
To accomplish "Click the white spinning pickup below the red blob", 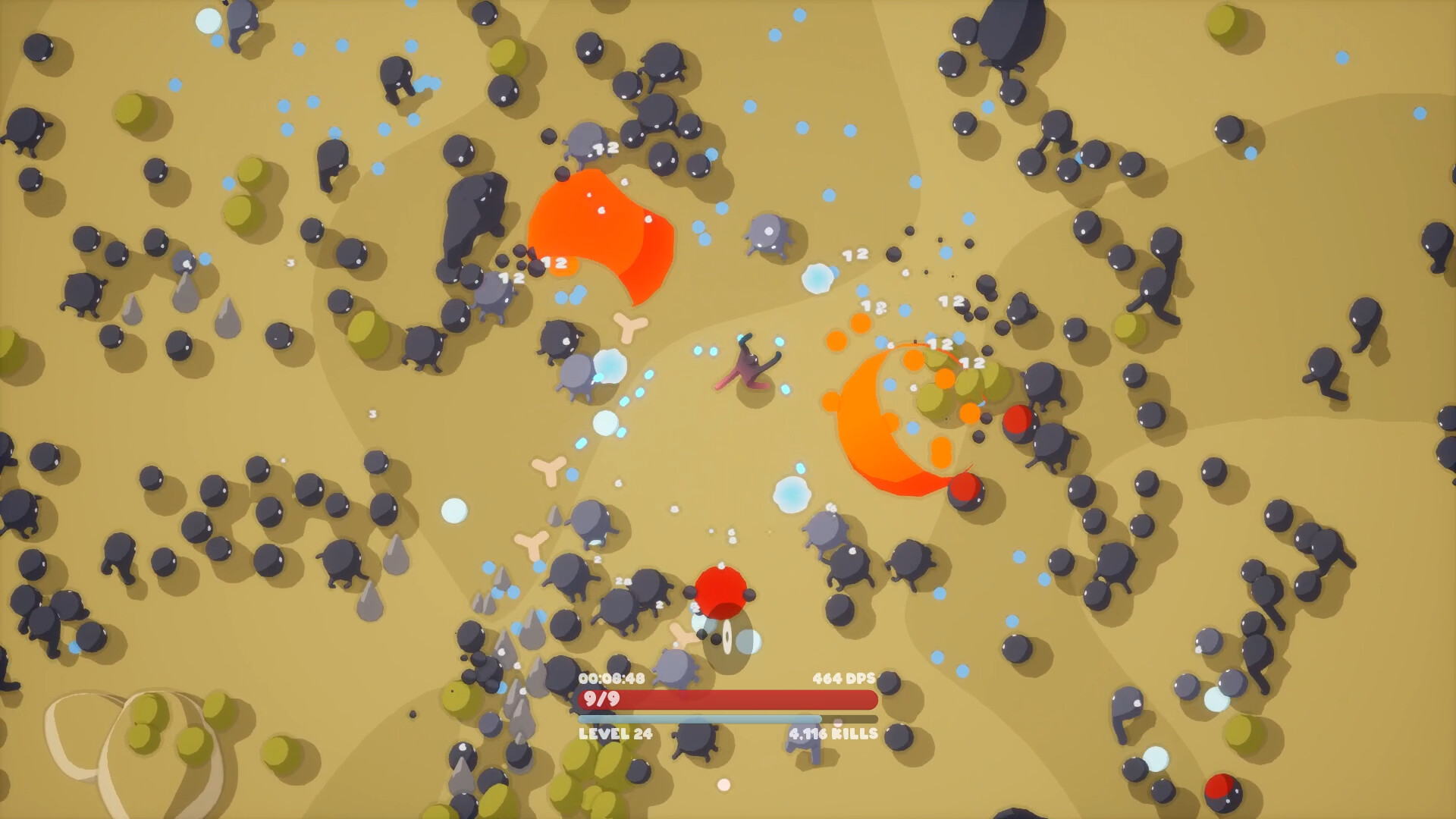I will (x=726, y=637).
